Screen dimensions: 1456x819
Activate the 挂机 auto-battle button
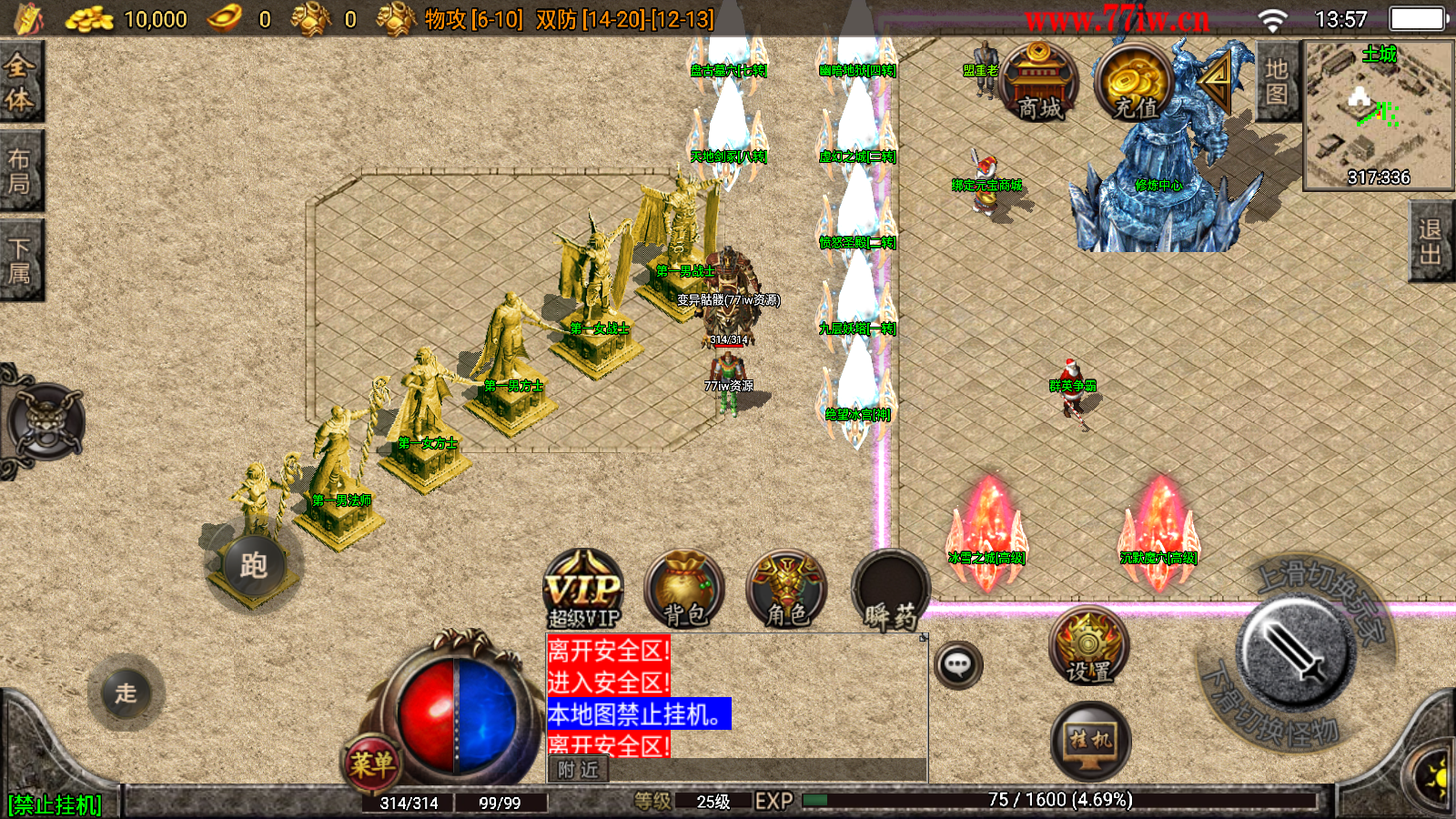click(1089, 741)
